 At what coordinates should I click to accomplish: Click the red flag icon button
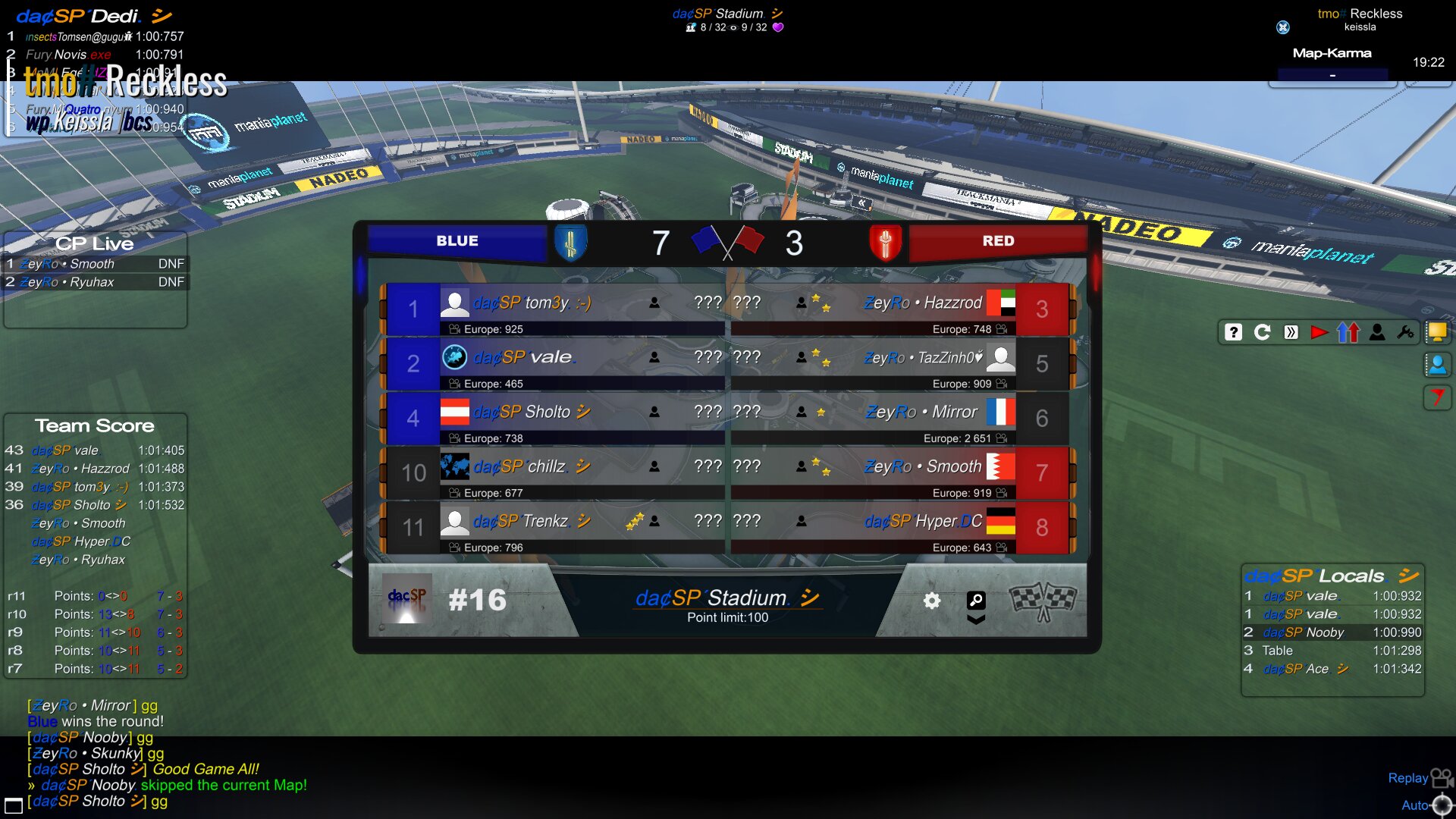click(1437, 397)
